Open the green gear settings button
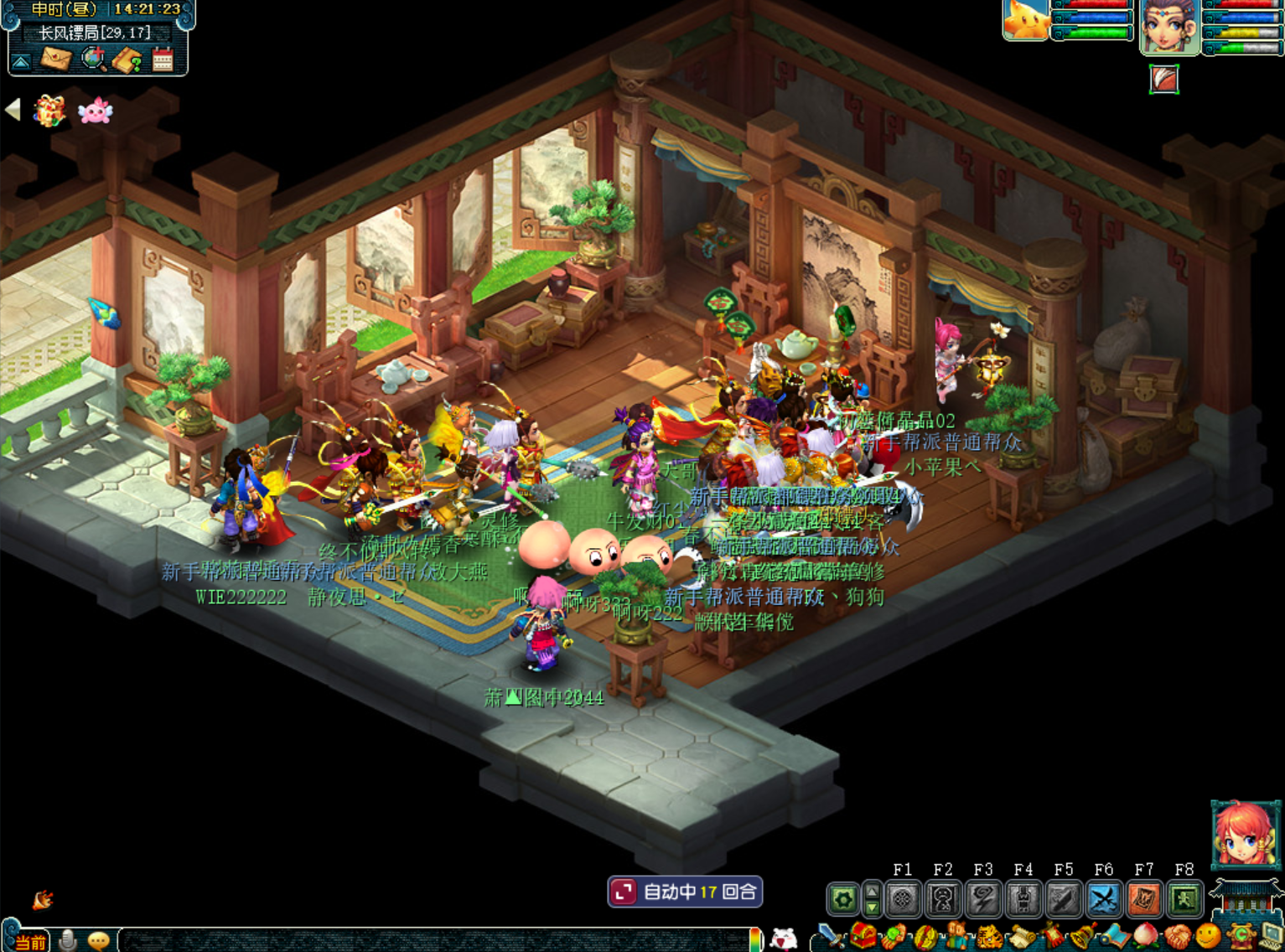Viewport: 1285px width, 952px height. [x=843, y=900]
